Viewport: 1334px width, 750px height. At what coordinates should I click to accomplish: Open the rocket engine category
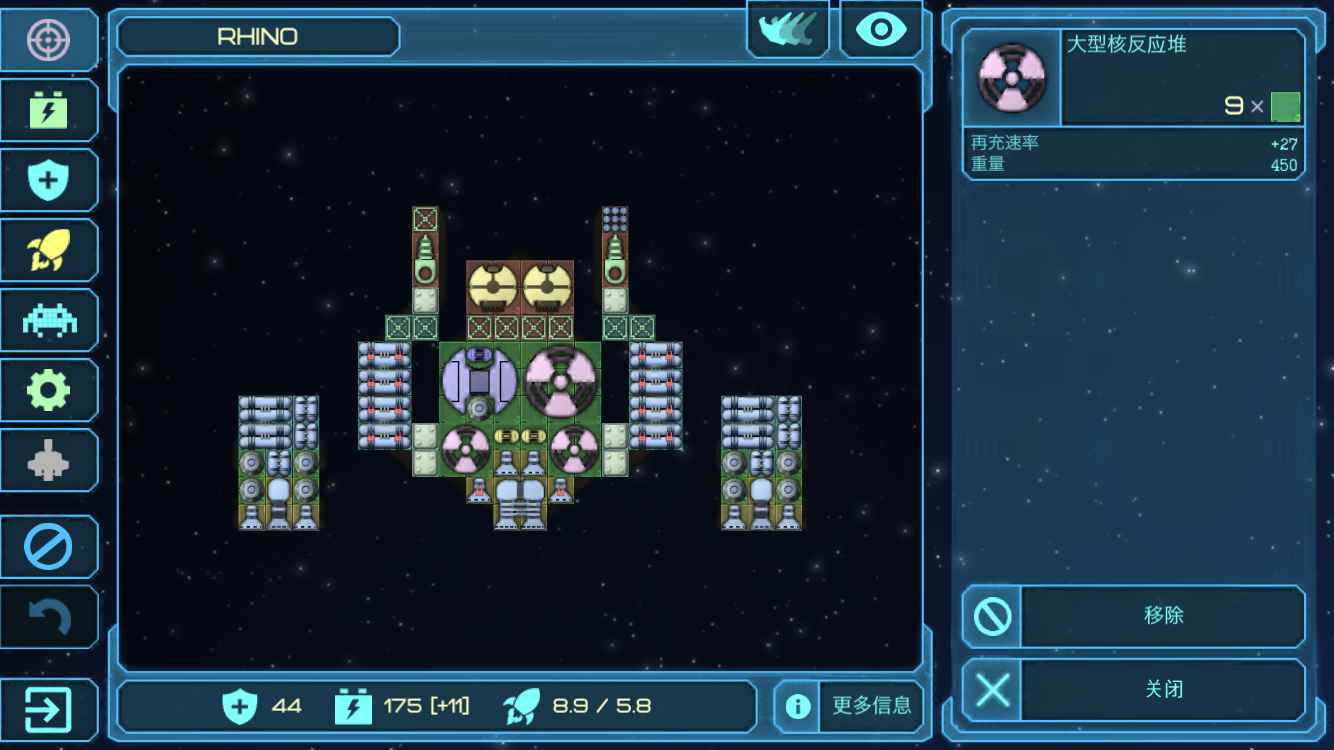point(48,250)
